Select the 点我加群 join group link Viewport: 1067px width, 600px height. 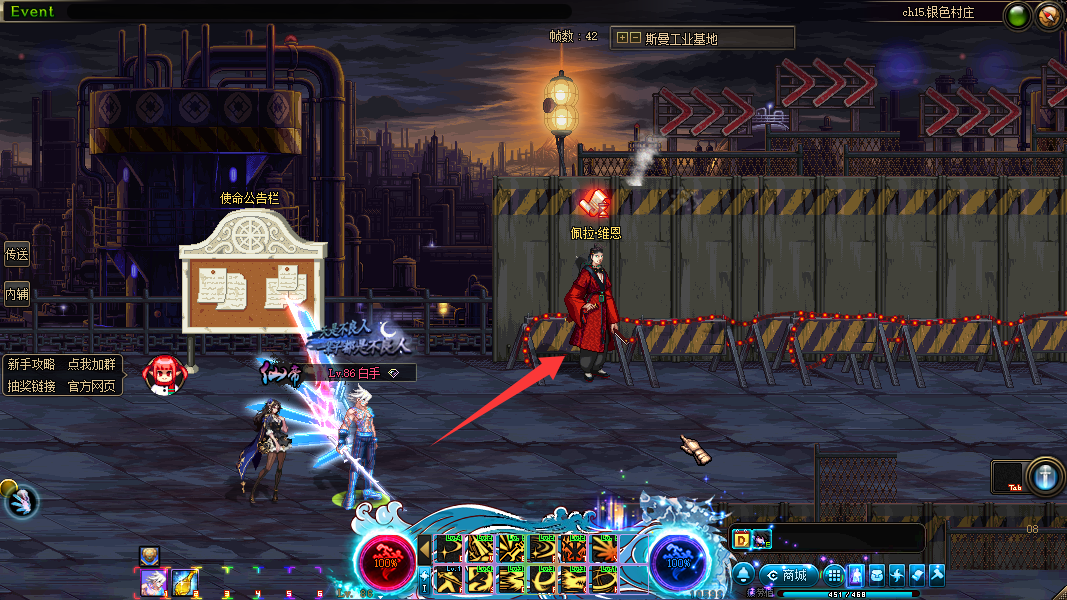tap(91, 365)
